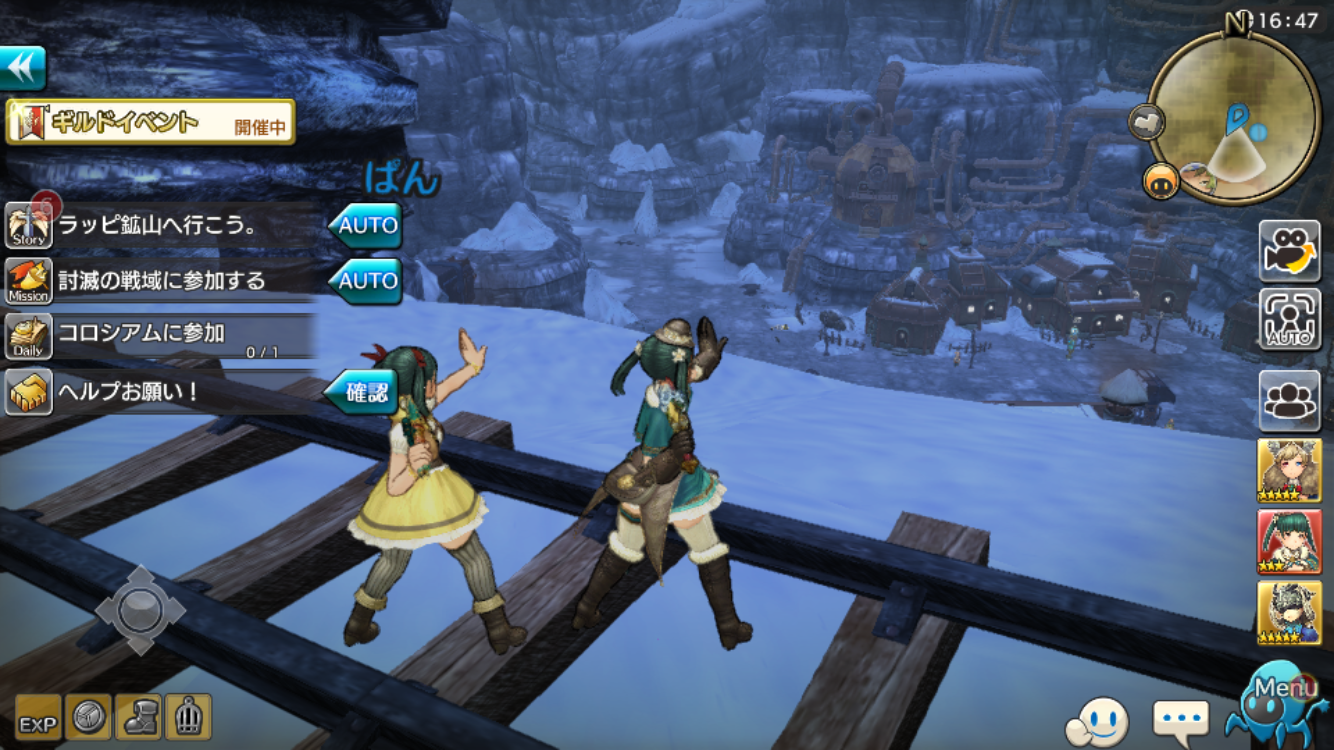This screenshot has width=1334, height=750.
Task: Toggle the camera mode button
Action: pyautogui.click(x=1289, y=251)
